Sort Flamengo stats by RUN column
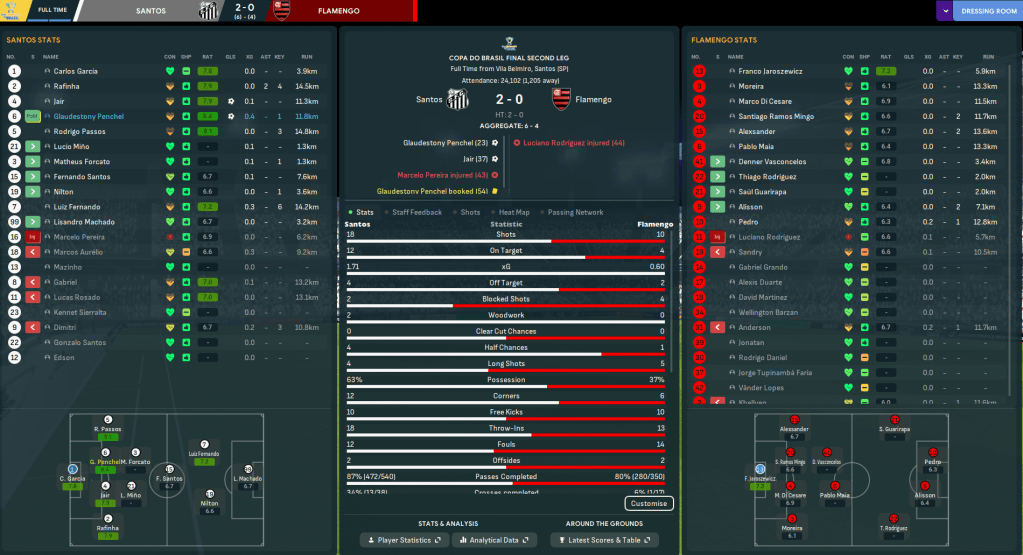The image size is (1023, 555). (x=987, y=57)
